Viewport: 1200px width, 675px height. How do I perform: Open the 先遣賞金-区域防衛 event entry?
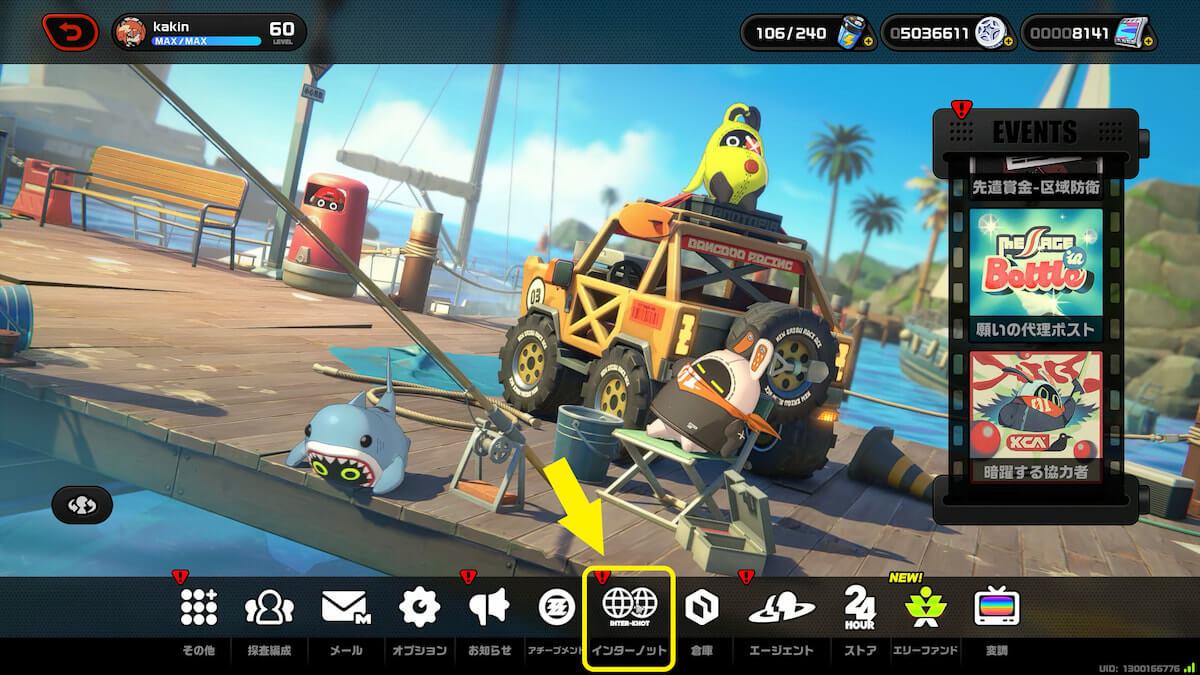pos(1035,185)
